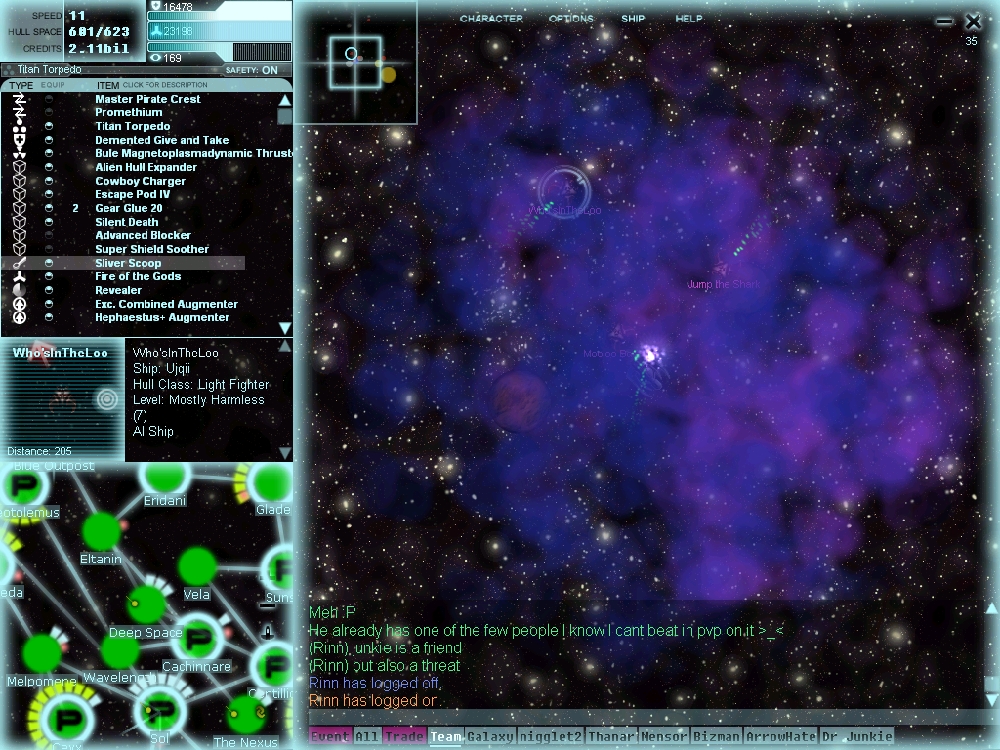The height and width of the screenshot is (750, 1000).
Task: Show description for Master Pirate Crest
Action: click(147, 100)
